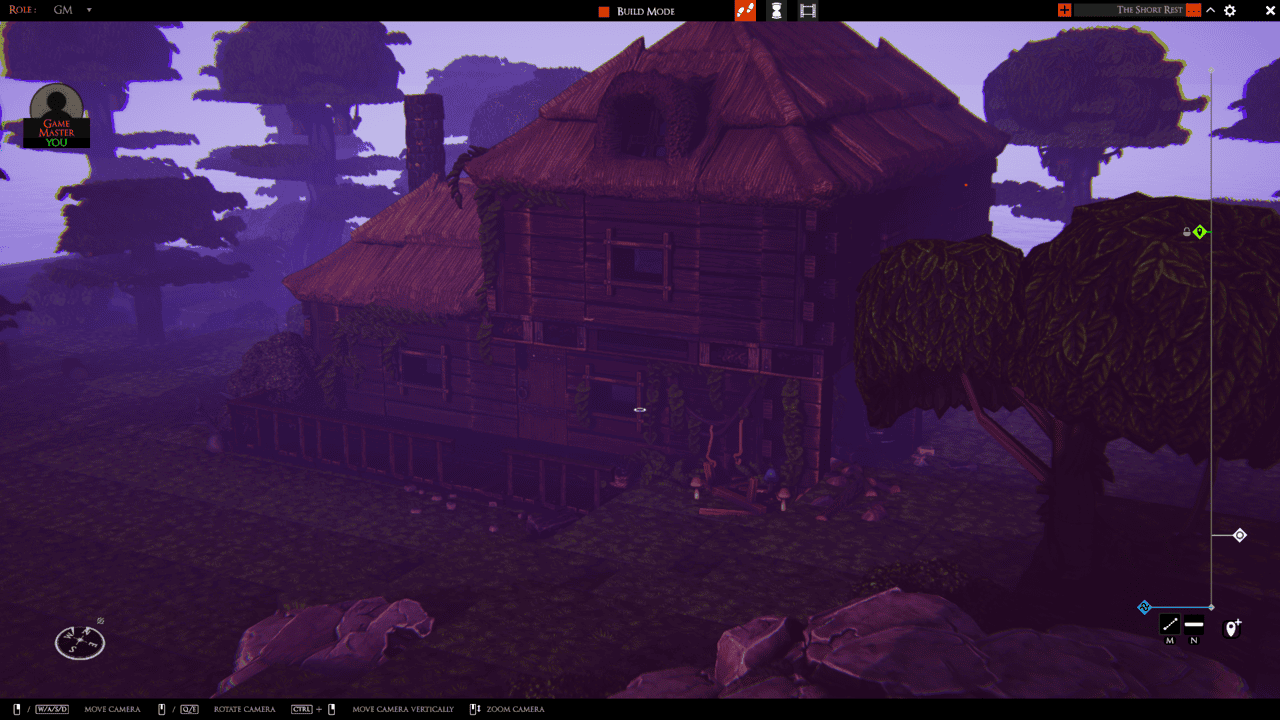Image resolution: width=1280 pixels, height=720 pixels.
Task: Click the add map marker pin icon
Action: (x=1230, y=628)
